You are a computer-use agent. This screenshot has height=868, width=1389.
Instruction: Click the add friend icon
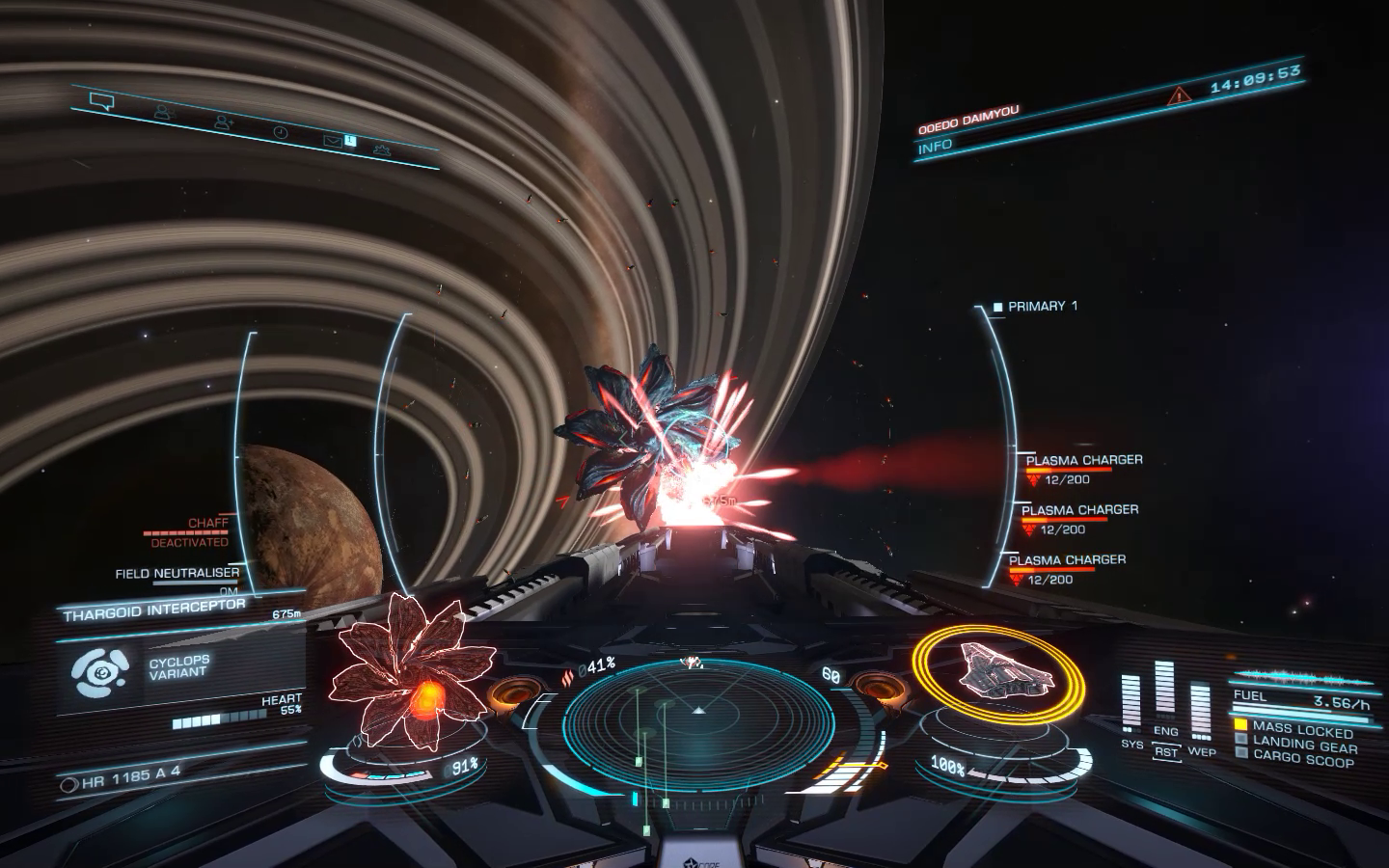pyautogui.click(x=223, y=122)
